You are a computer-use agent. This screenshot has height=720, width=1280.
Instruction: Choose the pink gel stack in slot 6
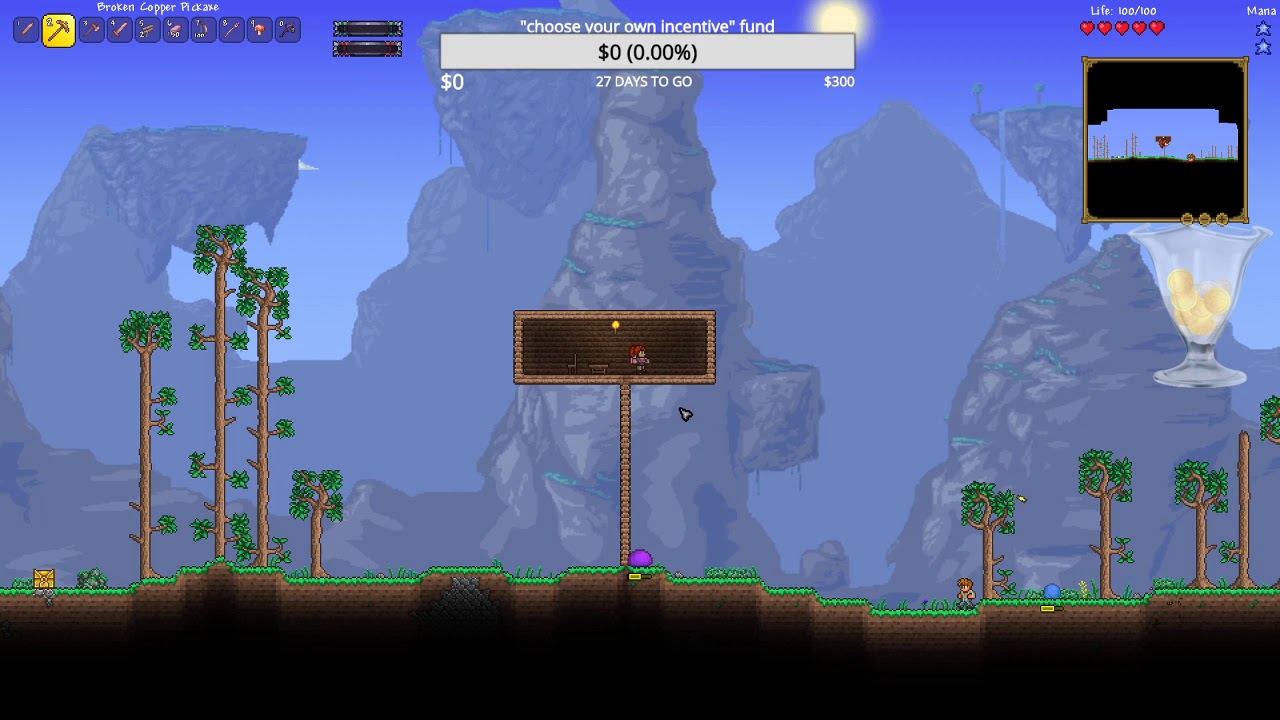175,30
